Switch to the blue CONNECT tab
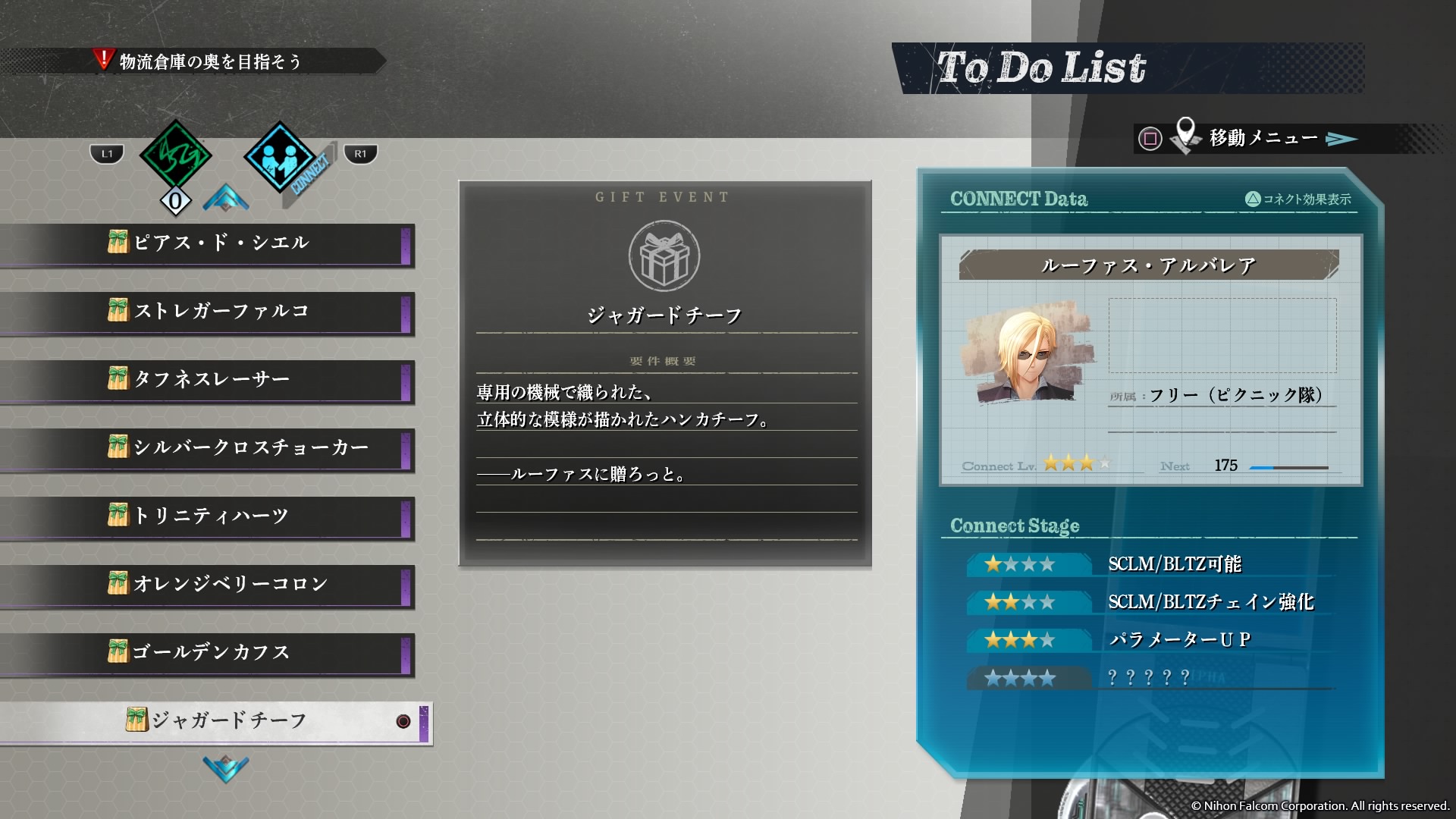The image size is (1456, 819). click(281, 158)
